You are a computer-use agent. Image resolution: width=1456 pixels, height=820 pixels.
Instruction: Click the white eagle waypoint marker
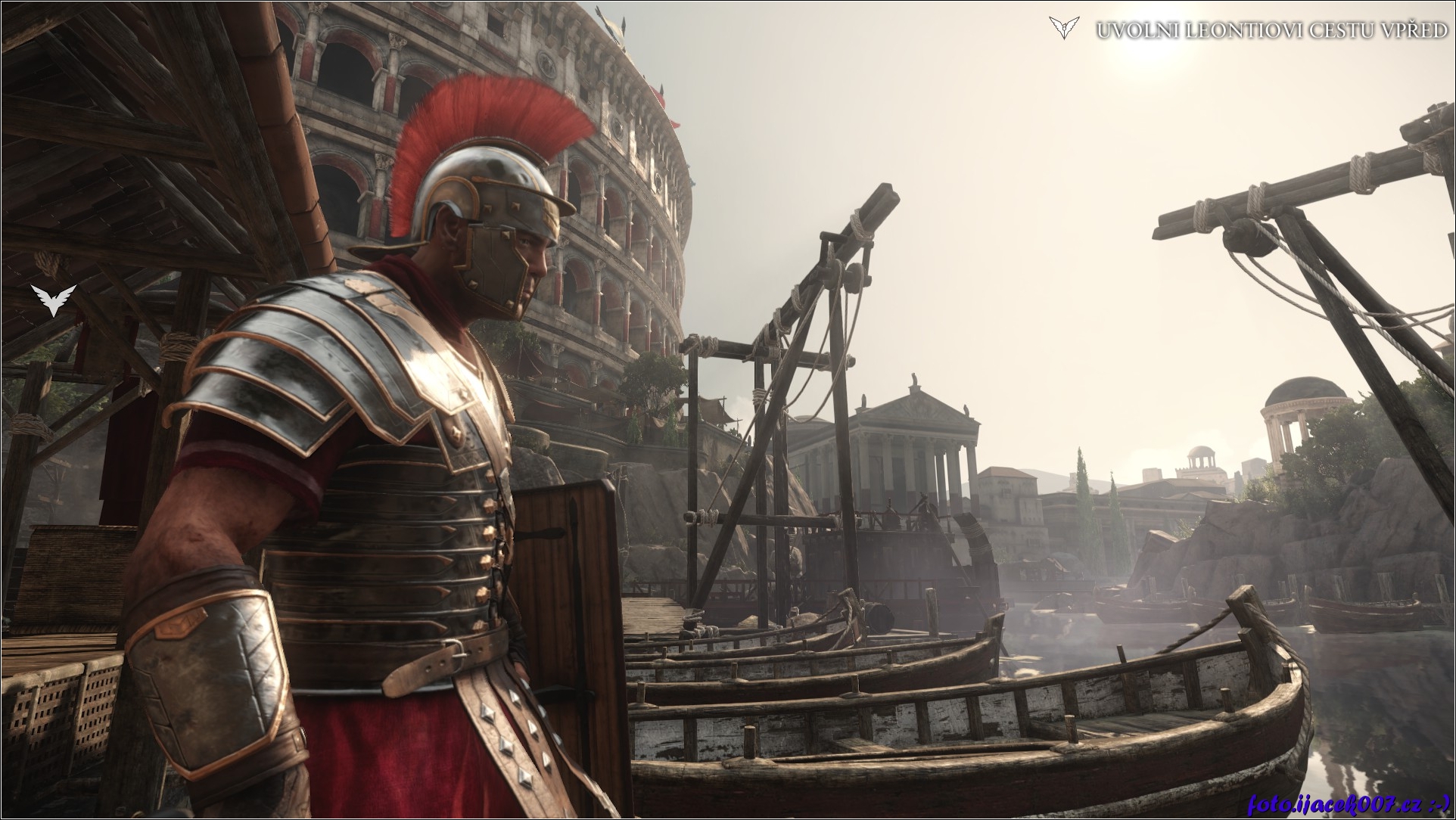[x=54, y=300]
